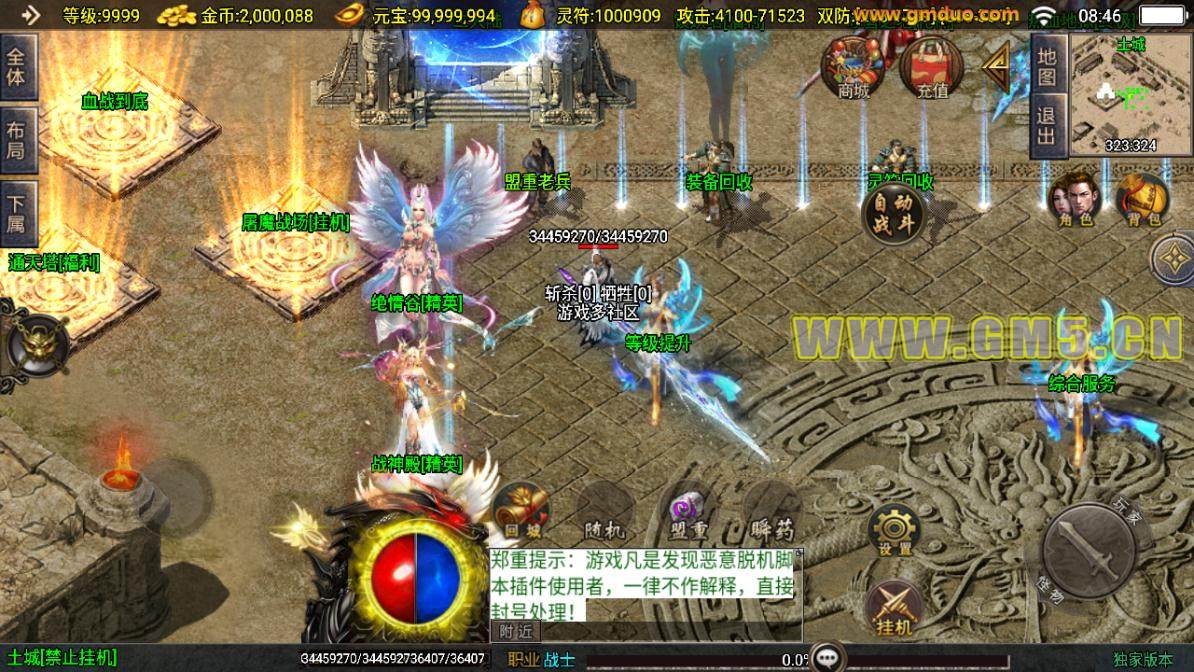
Task: Use the 随机 random teleport slot
Action: [x=603, y=513]
